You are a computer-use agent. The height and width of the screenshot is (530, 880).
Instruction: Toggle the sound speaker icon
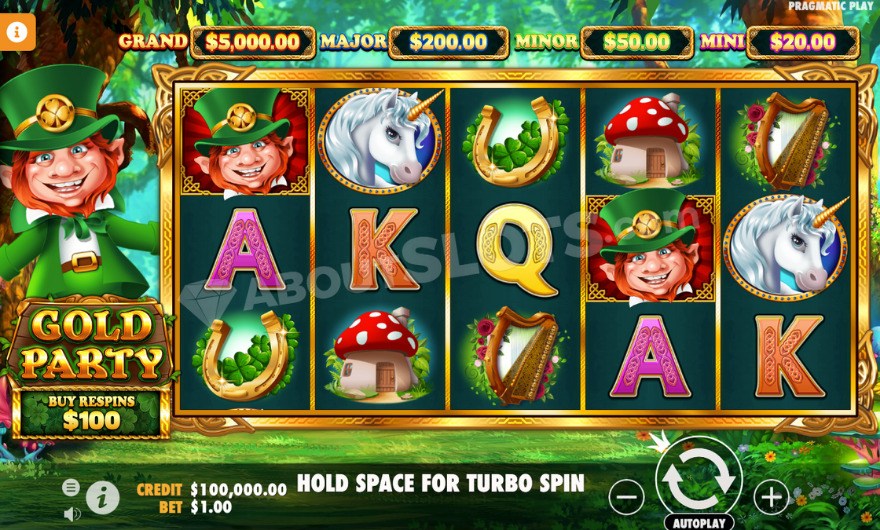pyautogui.click(x=72, y=513)
